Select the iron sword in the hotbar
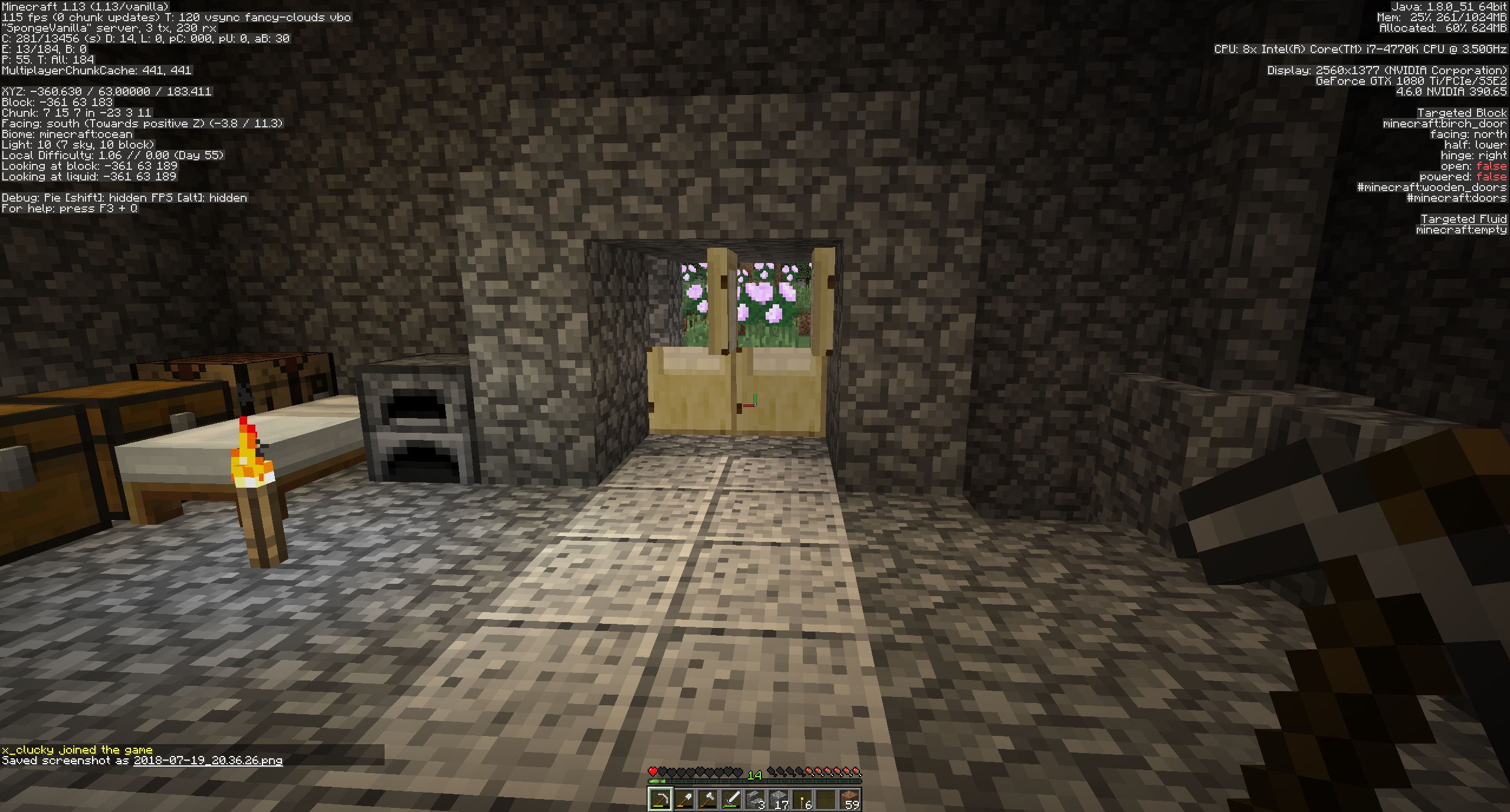The height and width of the screenshot is (812, 1510). [x=732, y=801]
